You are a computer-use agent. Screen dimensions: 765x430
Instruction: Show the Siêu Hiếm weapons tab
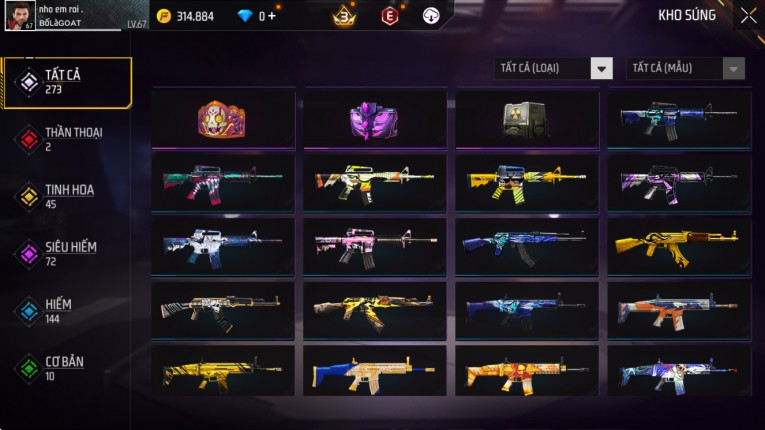(67, 253)
